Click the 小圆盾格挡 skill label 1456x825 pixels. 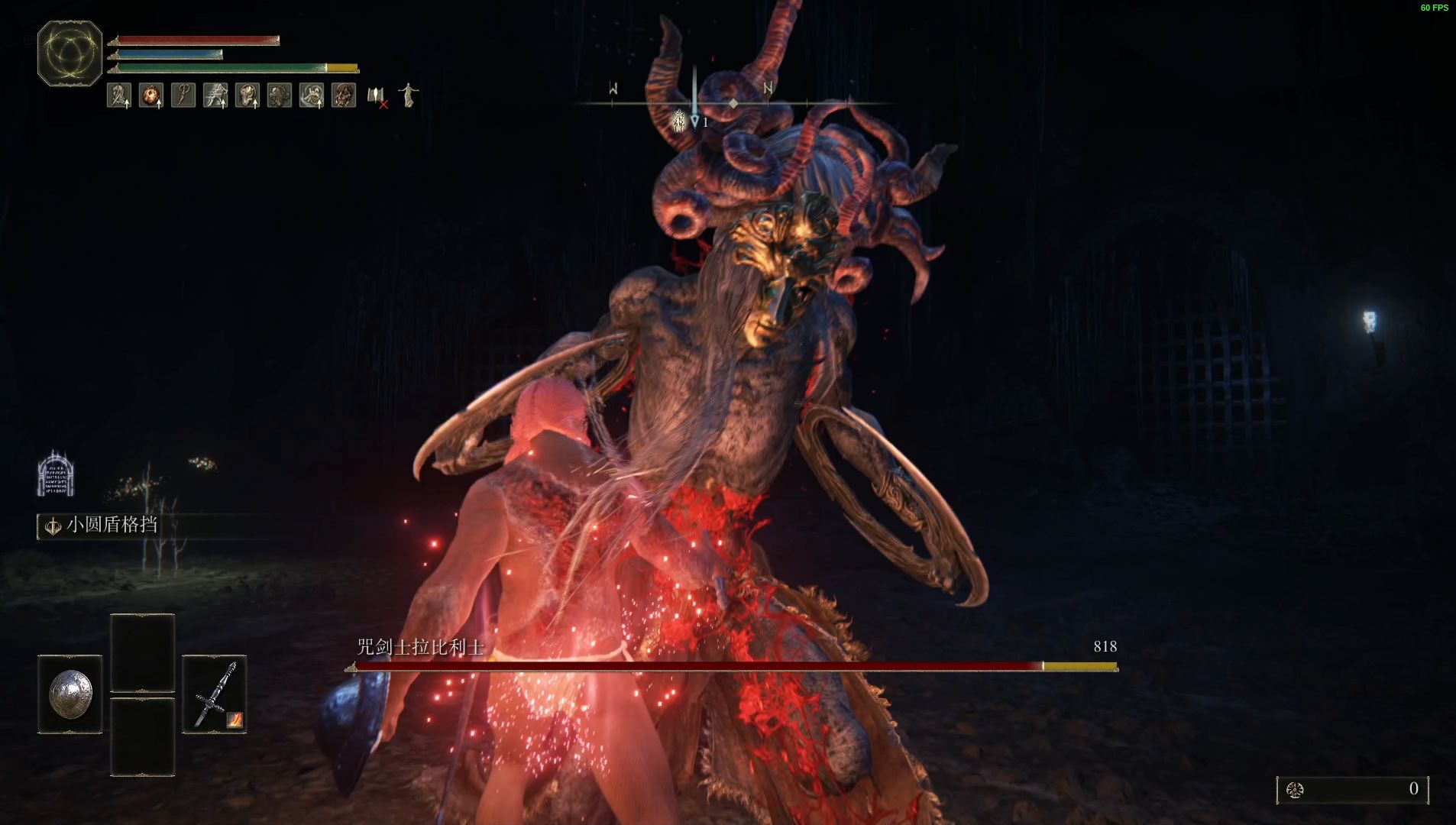coord(112,526)
